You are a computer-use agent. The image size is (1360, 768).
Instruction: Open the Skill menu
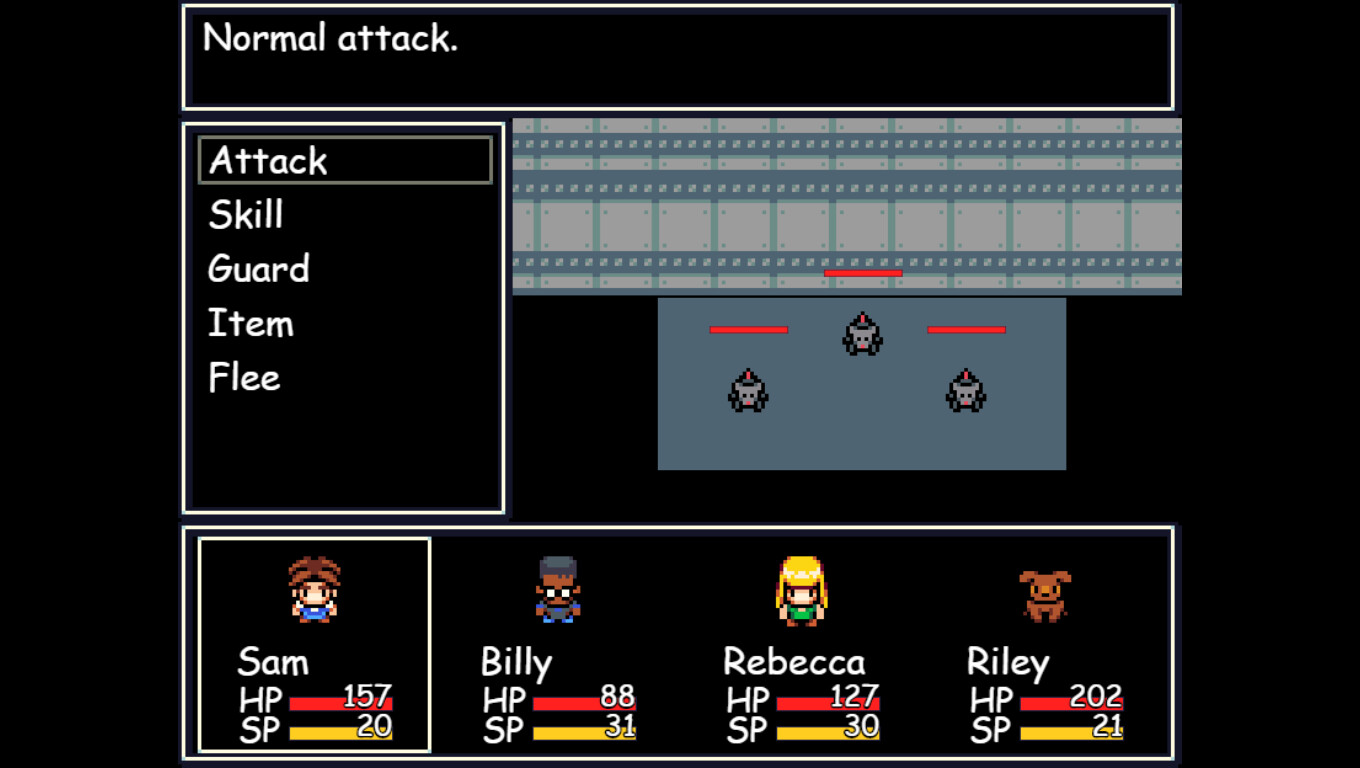coord(243,214)
